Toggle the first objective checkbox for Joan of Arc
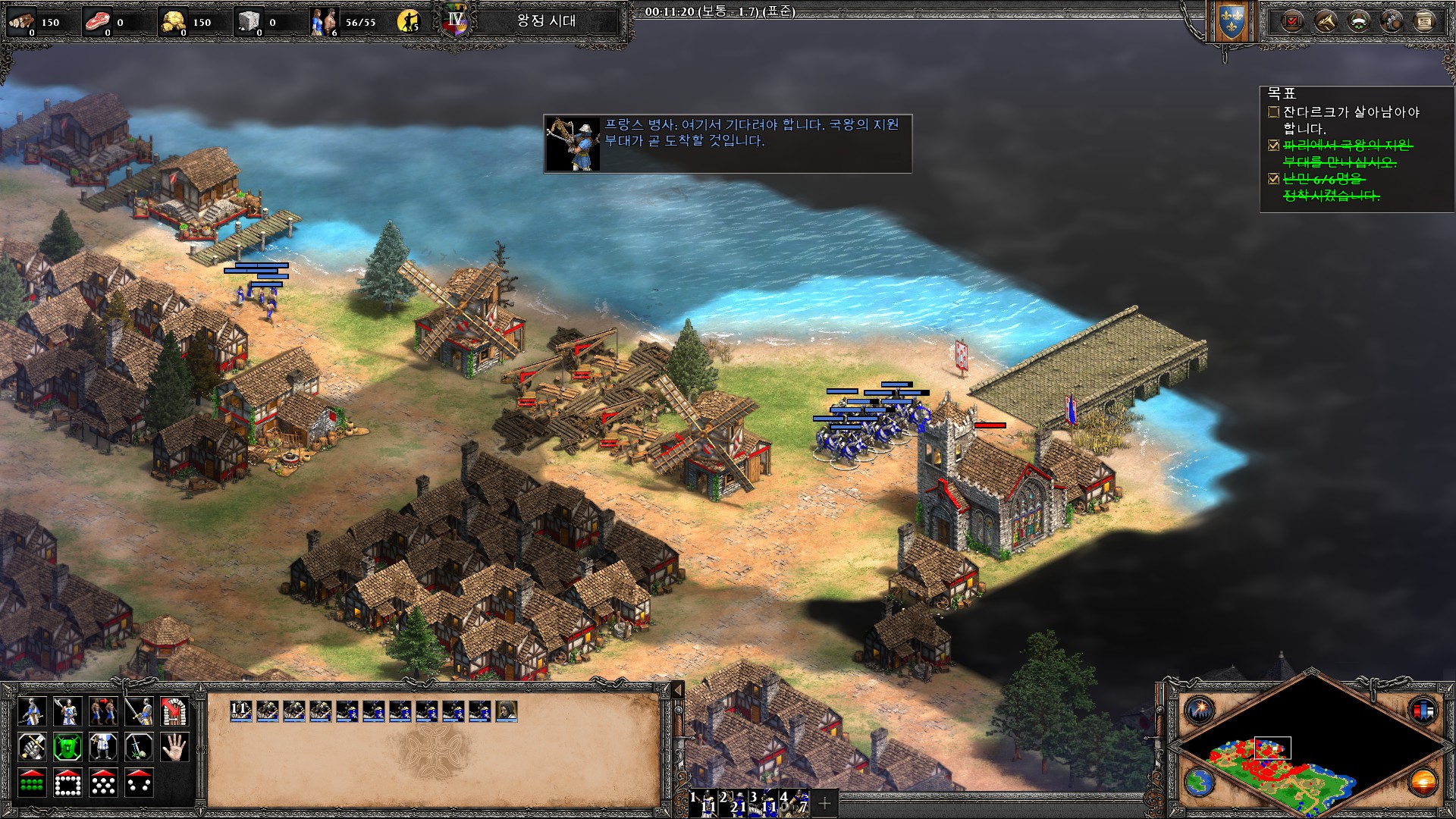The width and height of the screenshot is (1456, 819). pos(1273,112)
